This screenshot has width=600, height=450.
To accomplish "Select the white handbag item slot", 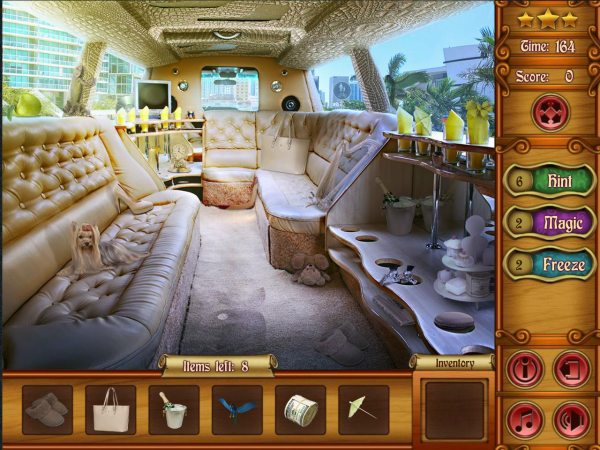I will pyautogui.click(x=110, y=410).
